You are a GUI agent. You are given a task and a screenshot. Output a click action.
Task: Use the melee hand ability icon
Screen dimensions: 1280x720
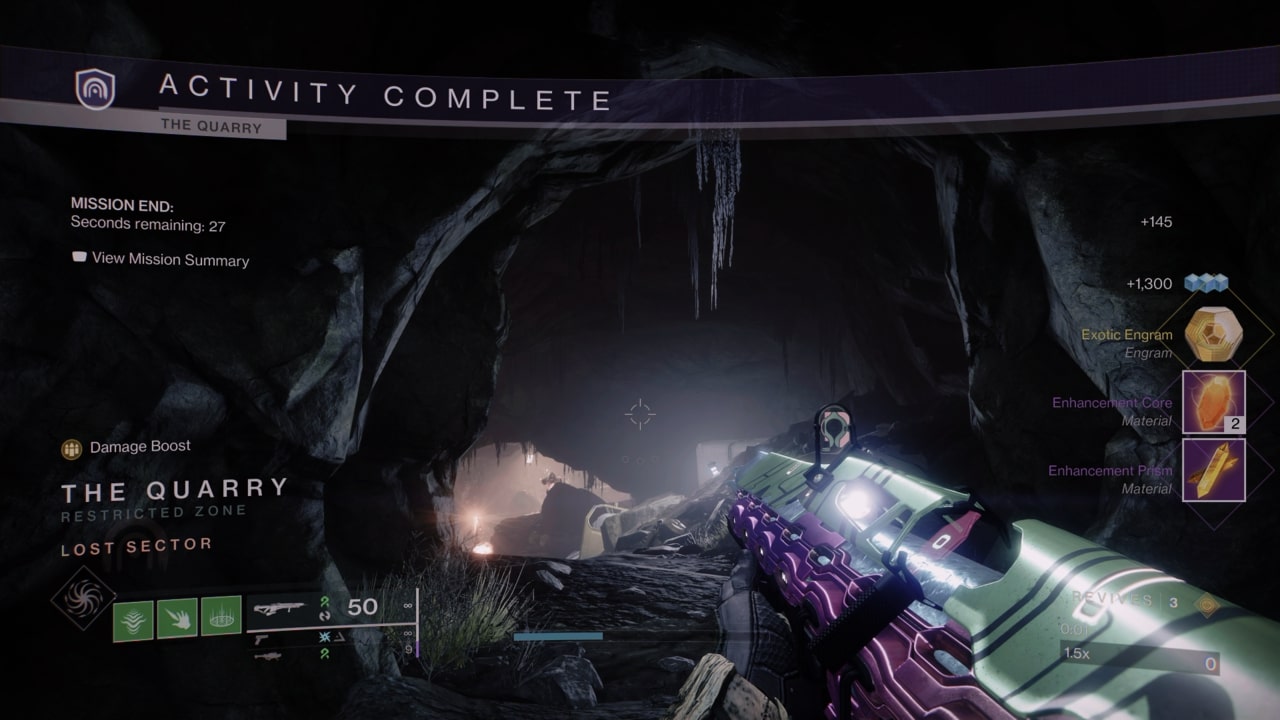[x=176, y=616]
